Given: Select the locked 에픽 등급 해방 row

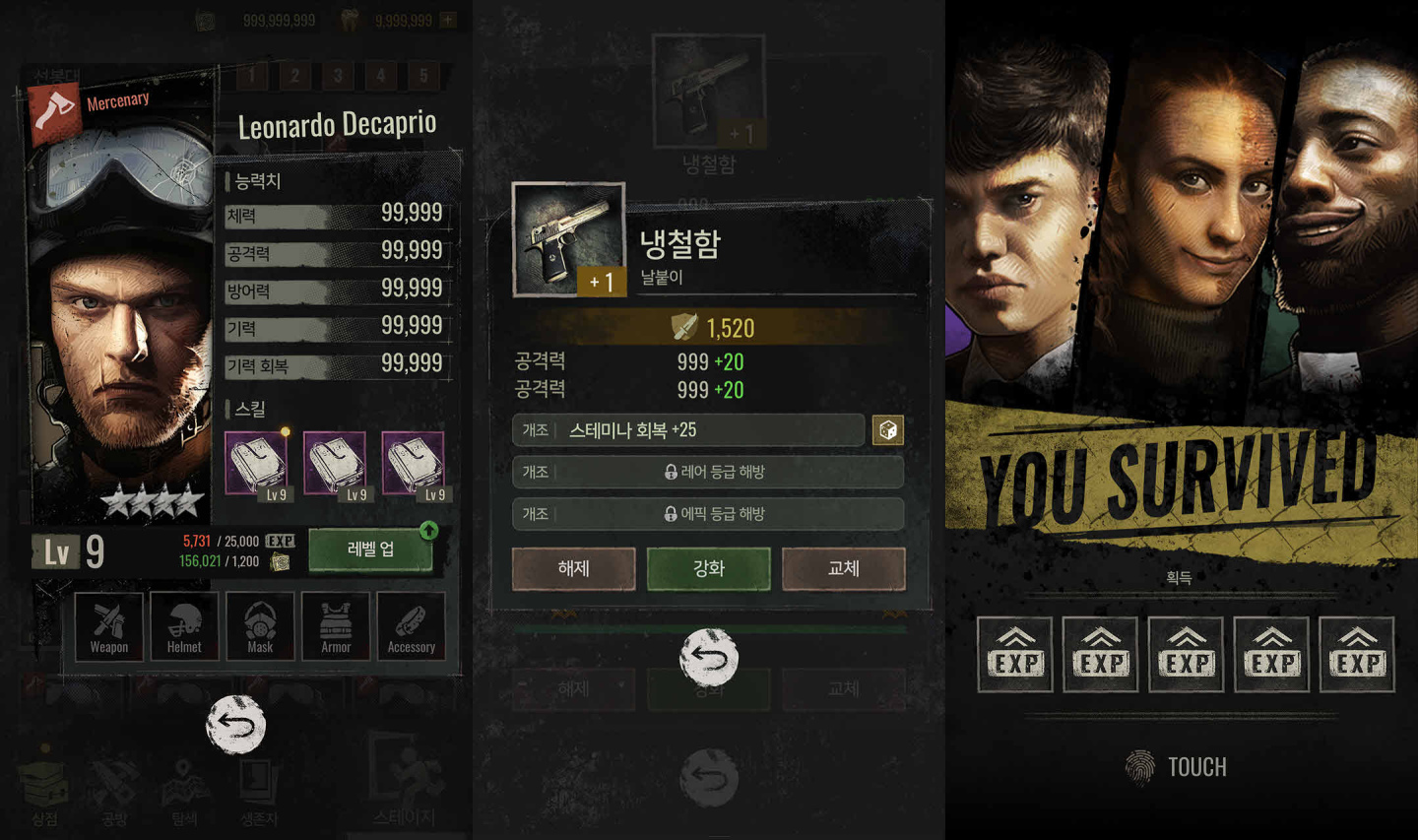Looking at the screenshot, I should pyautogui.click(x=708, y=514).
